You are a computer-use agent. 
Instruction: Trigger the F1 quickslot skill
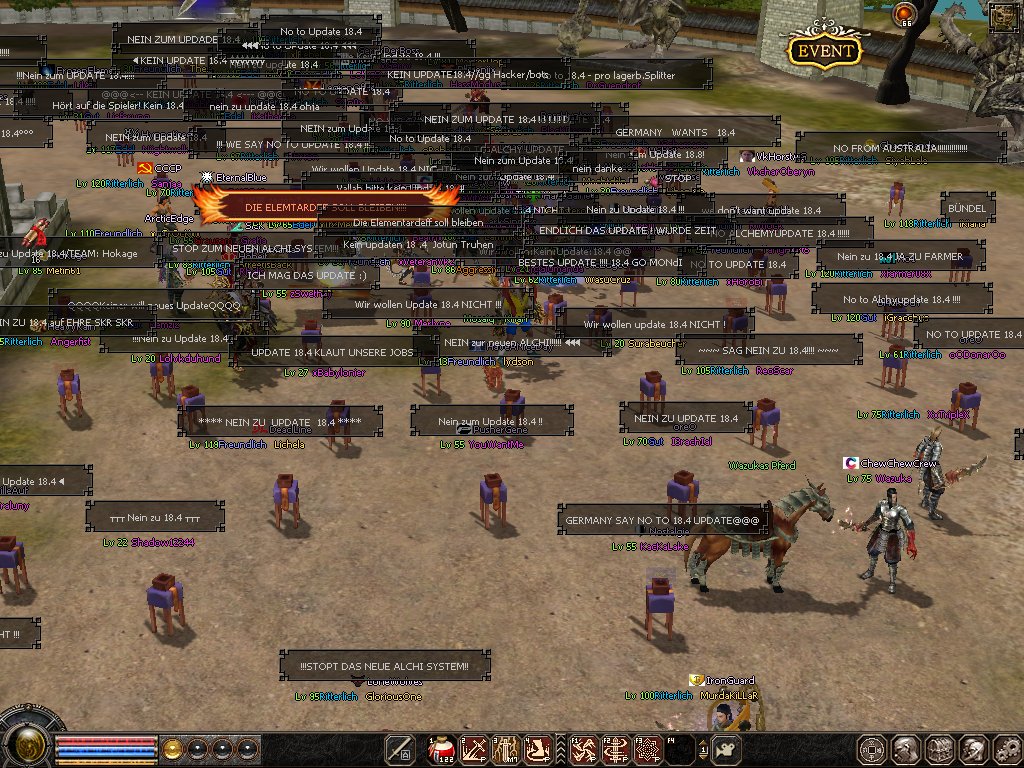584,749
